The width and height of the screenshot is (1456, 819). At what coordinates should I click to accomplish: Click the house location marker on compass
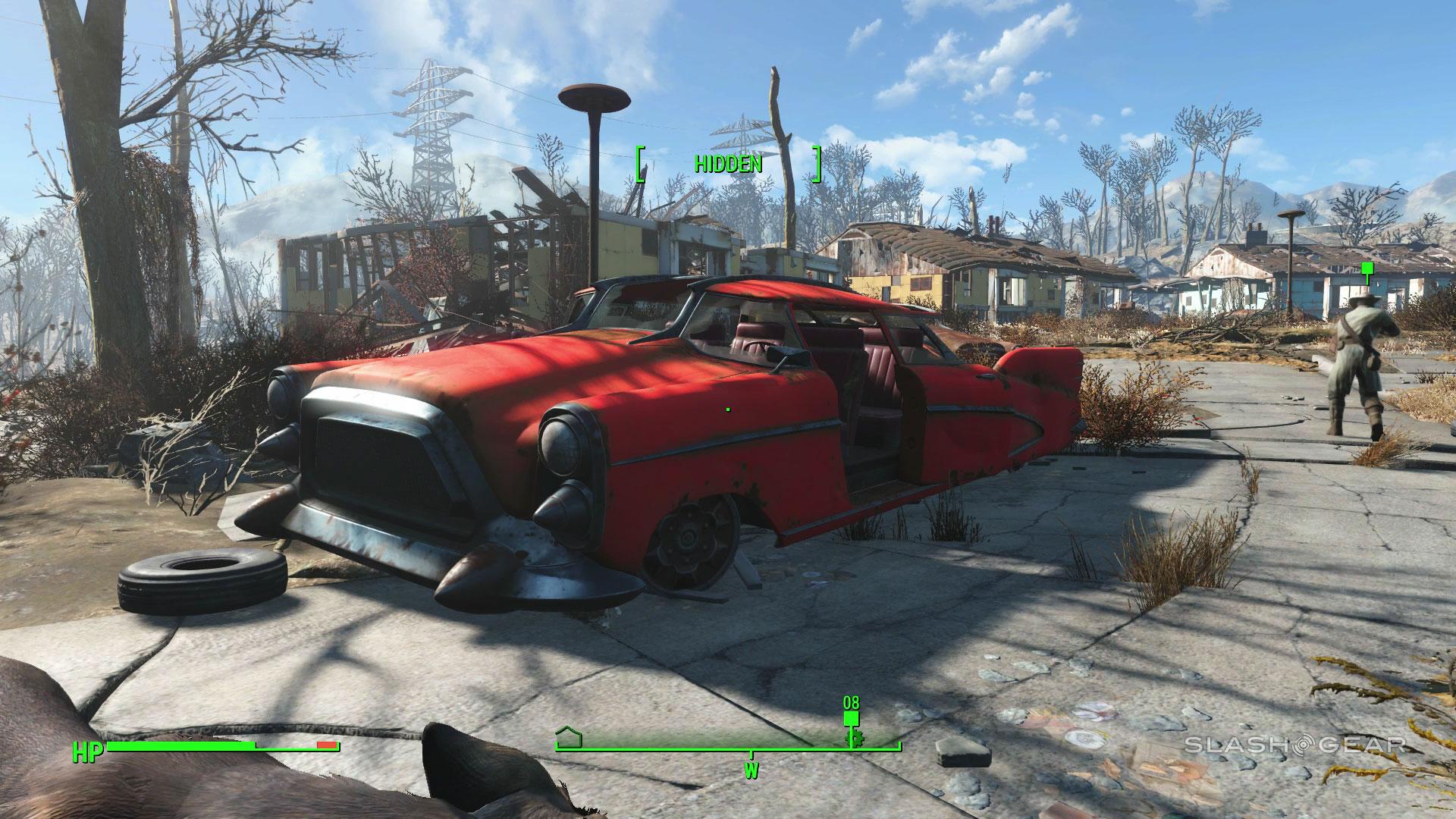(x=568, y=736)
